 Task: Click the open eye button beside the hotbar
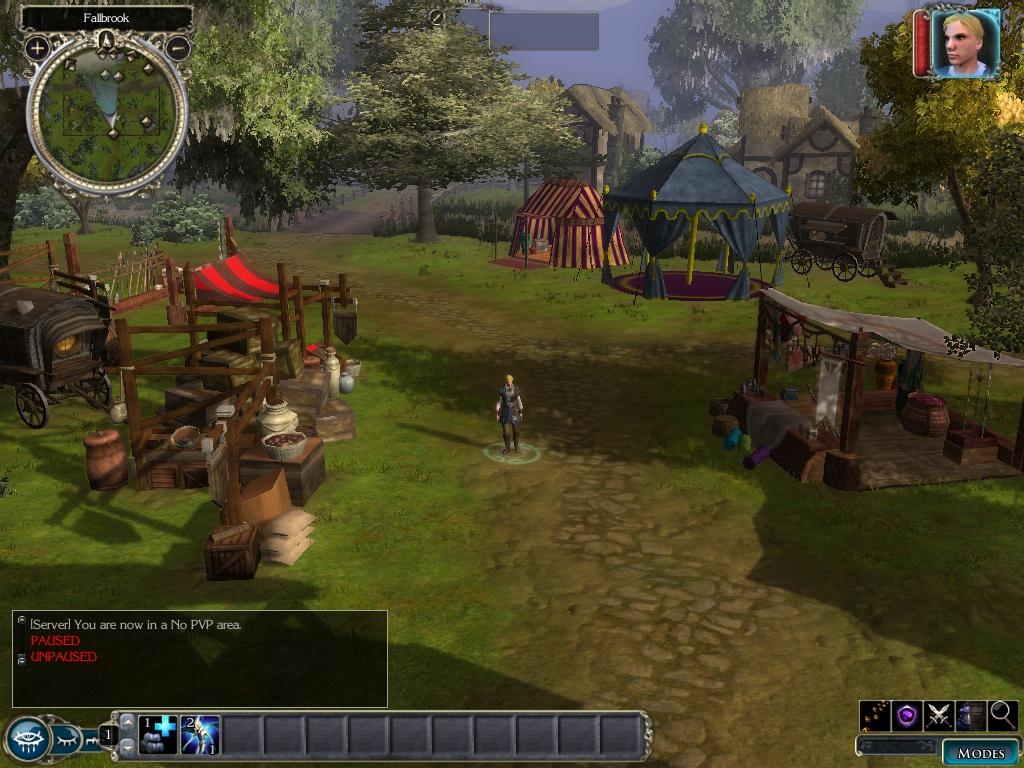point(28,739)
